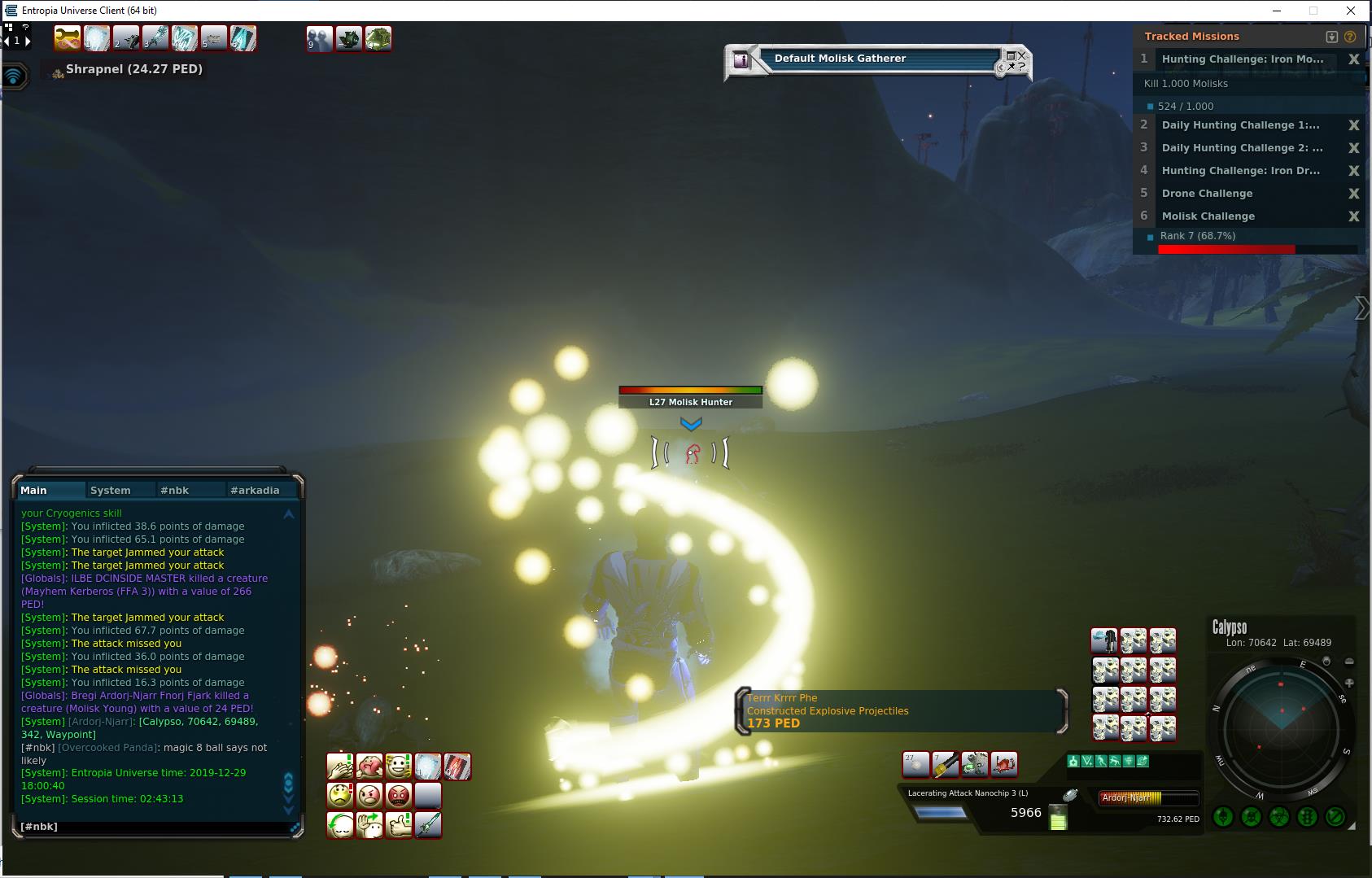Perform the waving hand emote
Viewport: 1372px width, 878px height.
369,824
